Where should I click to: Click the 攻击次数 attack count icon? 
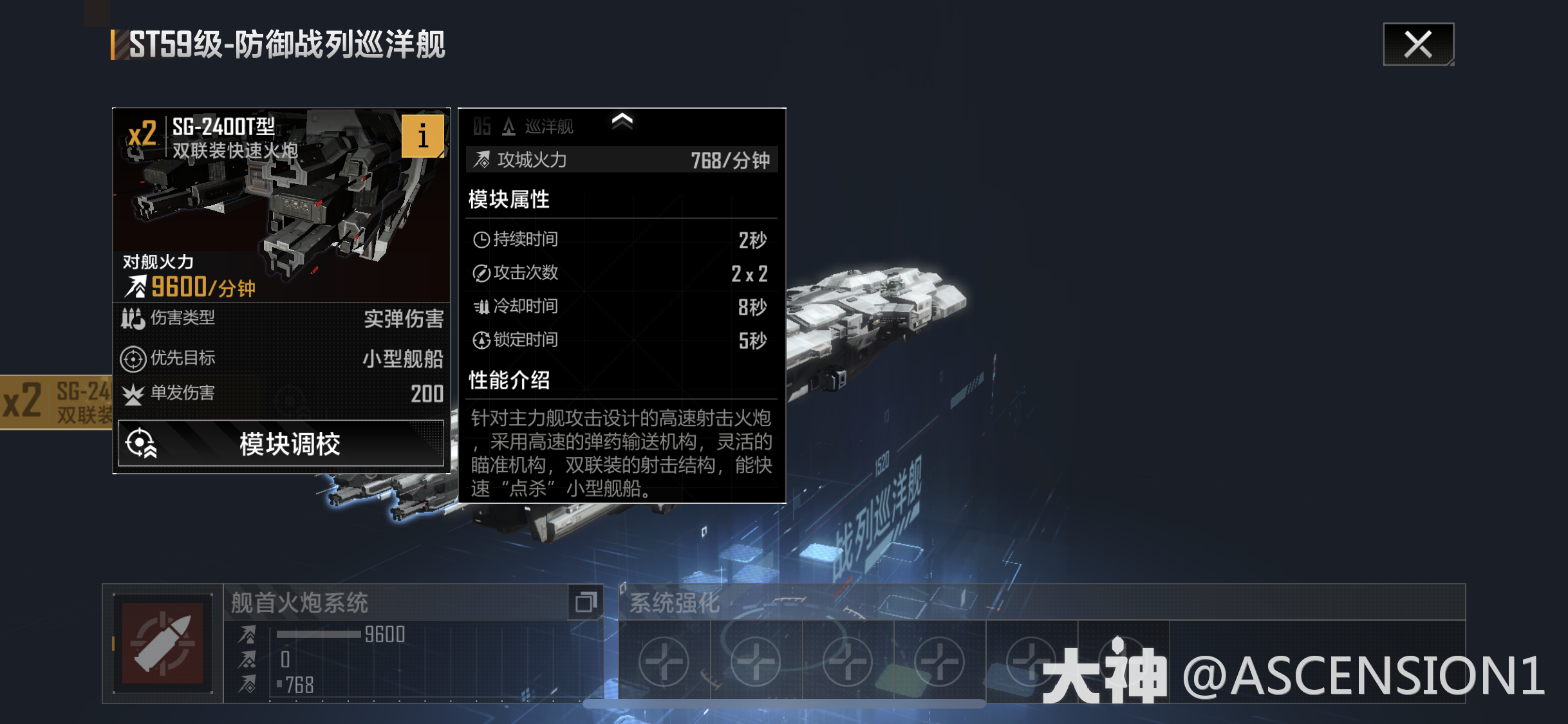click(481, 272)
